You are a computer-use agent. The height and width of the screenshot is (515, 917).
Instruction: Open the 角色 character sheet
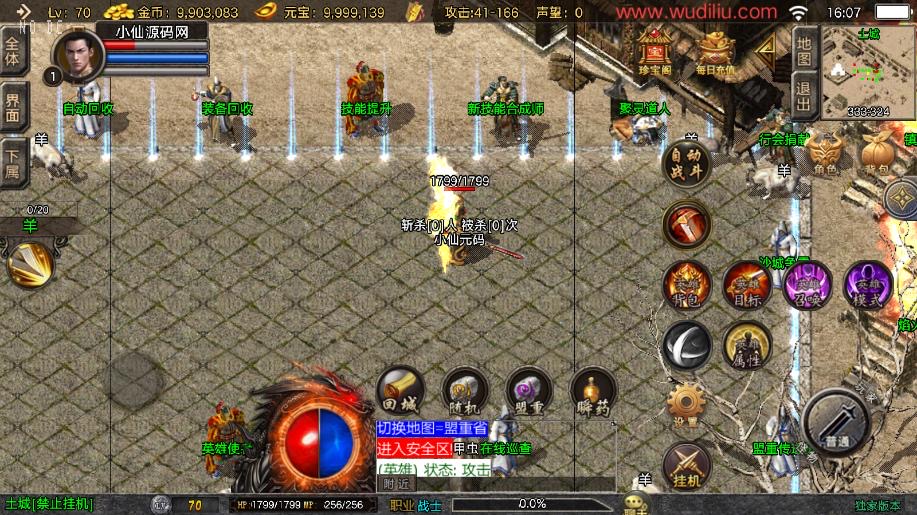coord(825,155)
